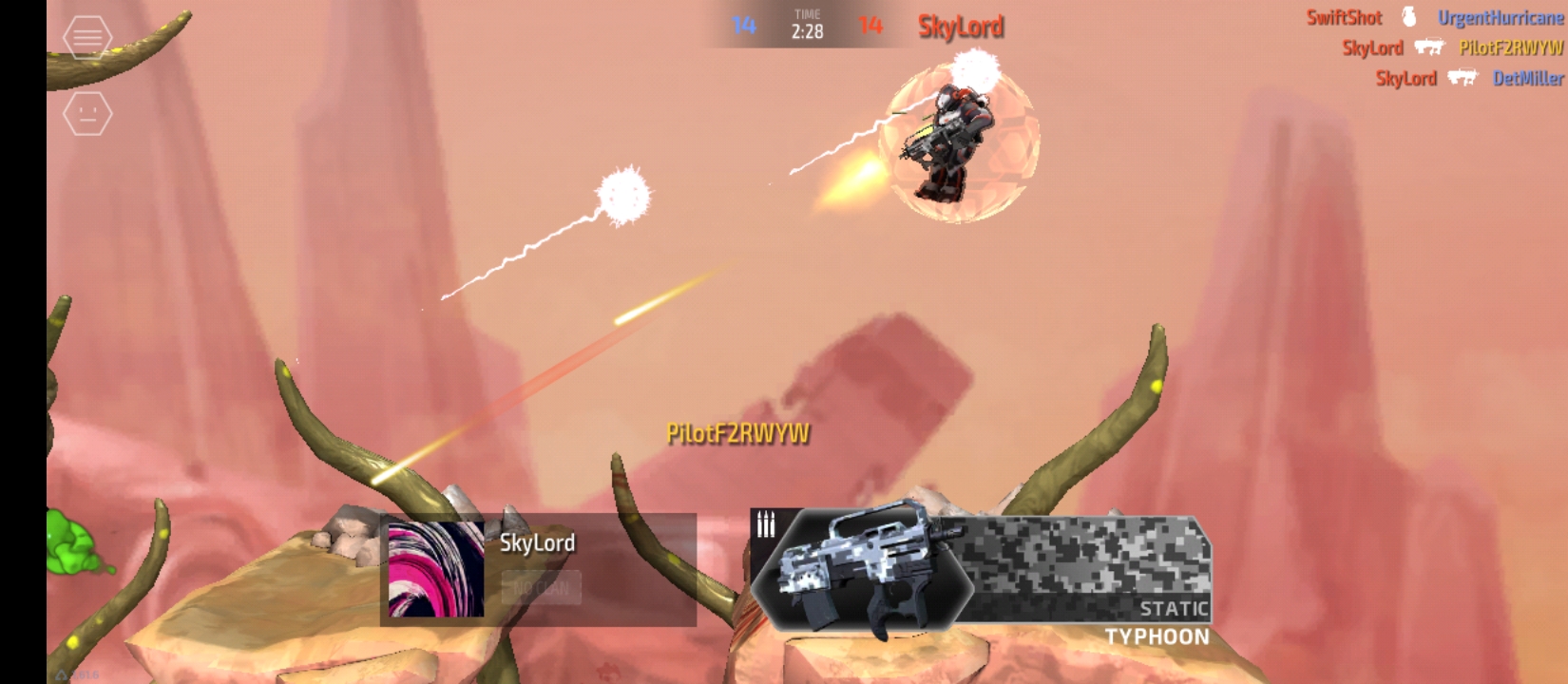Tap SkyLord's swirl avatar picture
Image resolution: width=1568 pixels, height=684 pixels.
click(436, 569)
